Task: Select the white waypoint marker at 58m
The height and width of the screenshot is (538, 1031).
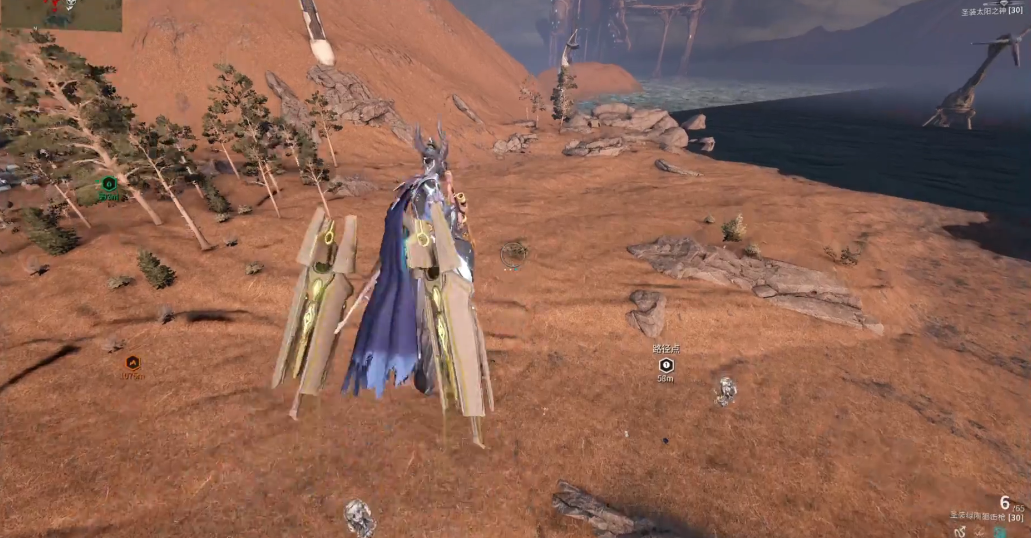Action: [x=665, y=365]
